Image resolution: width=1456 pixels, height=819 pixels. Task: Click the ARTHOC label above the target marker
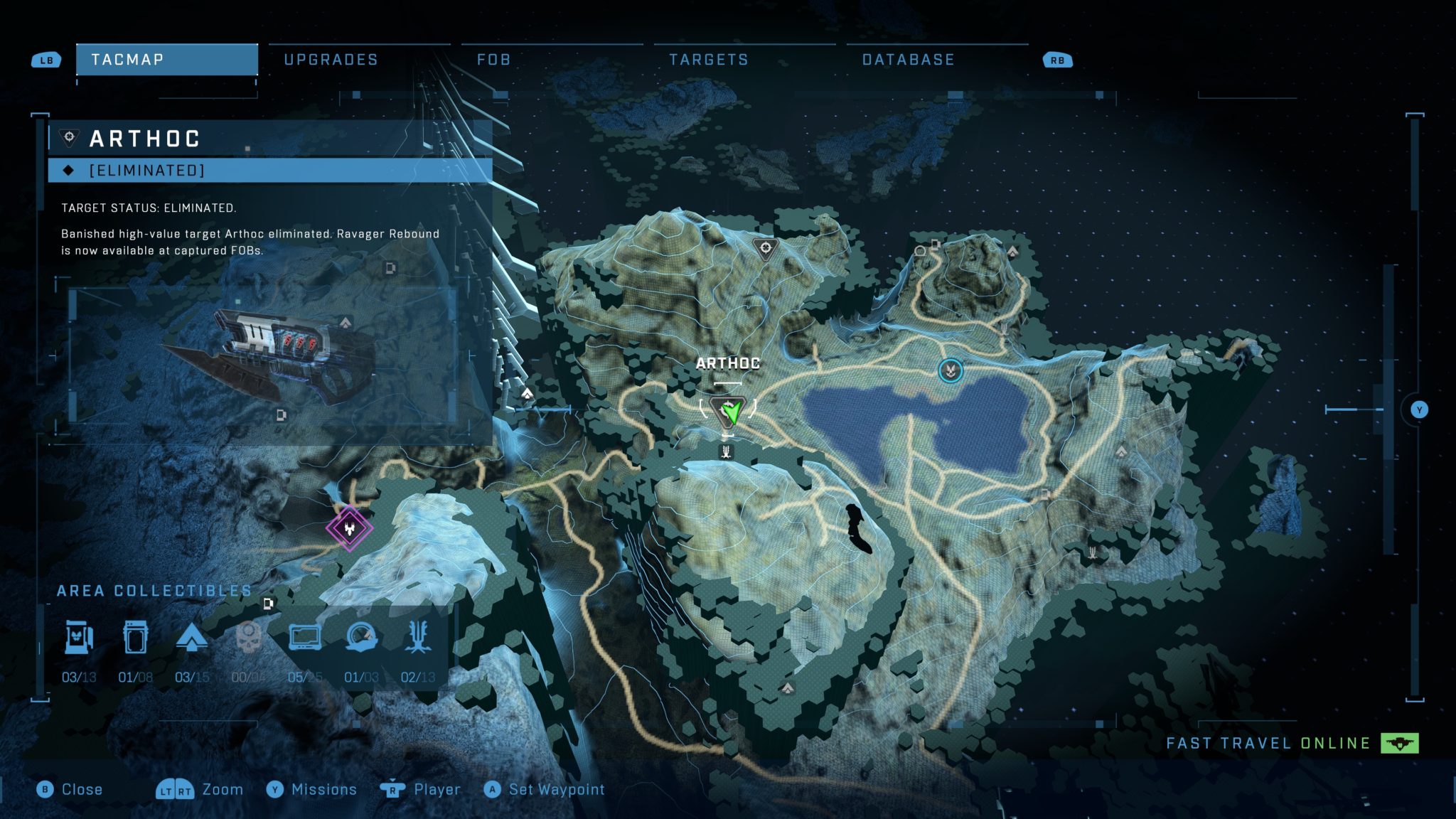click(728, 363)
